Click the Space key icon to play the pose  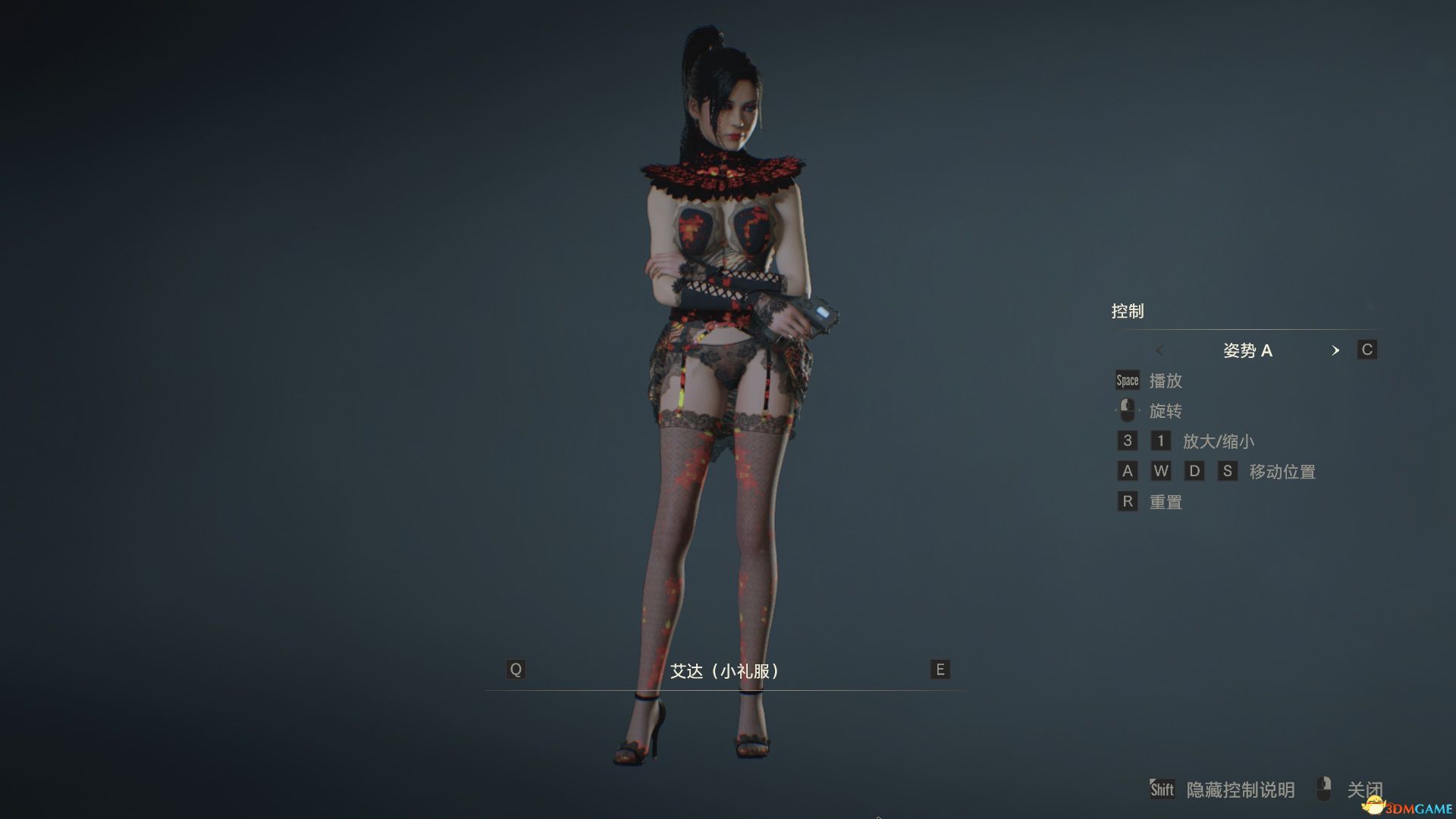[x=1127, y=381]
